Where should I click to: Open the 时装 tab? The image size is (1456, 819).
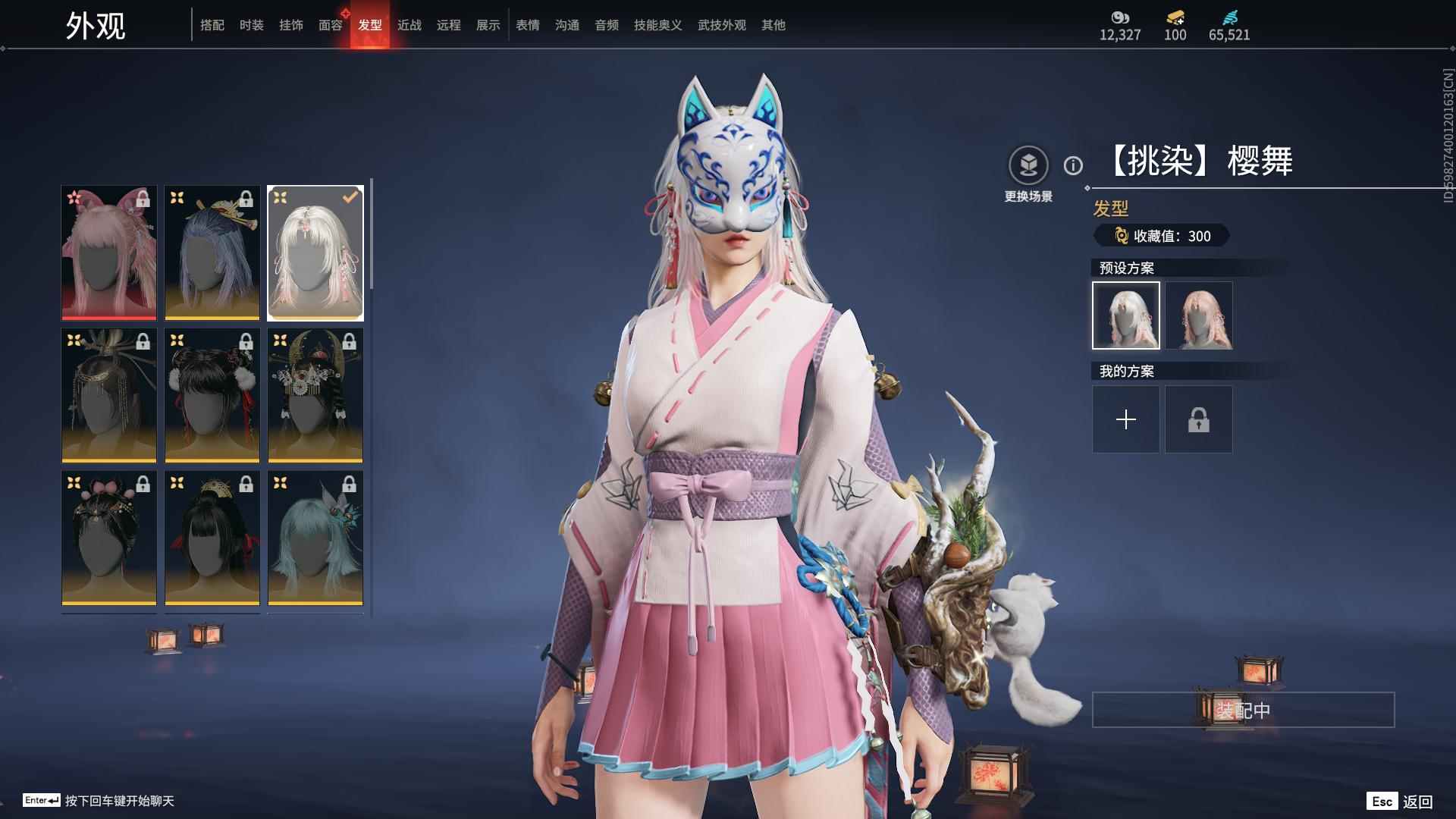click(252, 25)
